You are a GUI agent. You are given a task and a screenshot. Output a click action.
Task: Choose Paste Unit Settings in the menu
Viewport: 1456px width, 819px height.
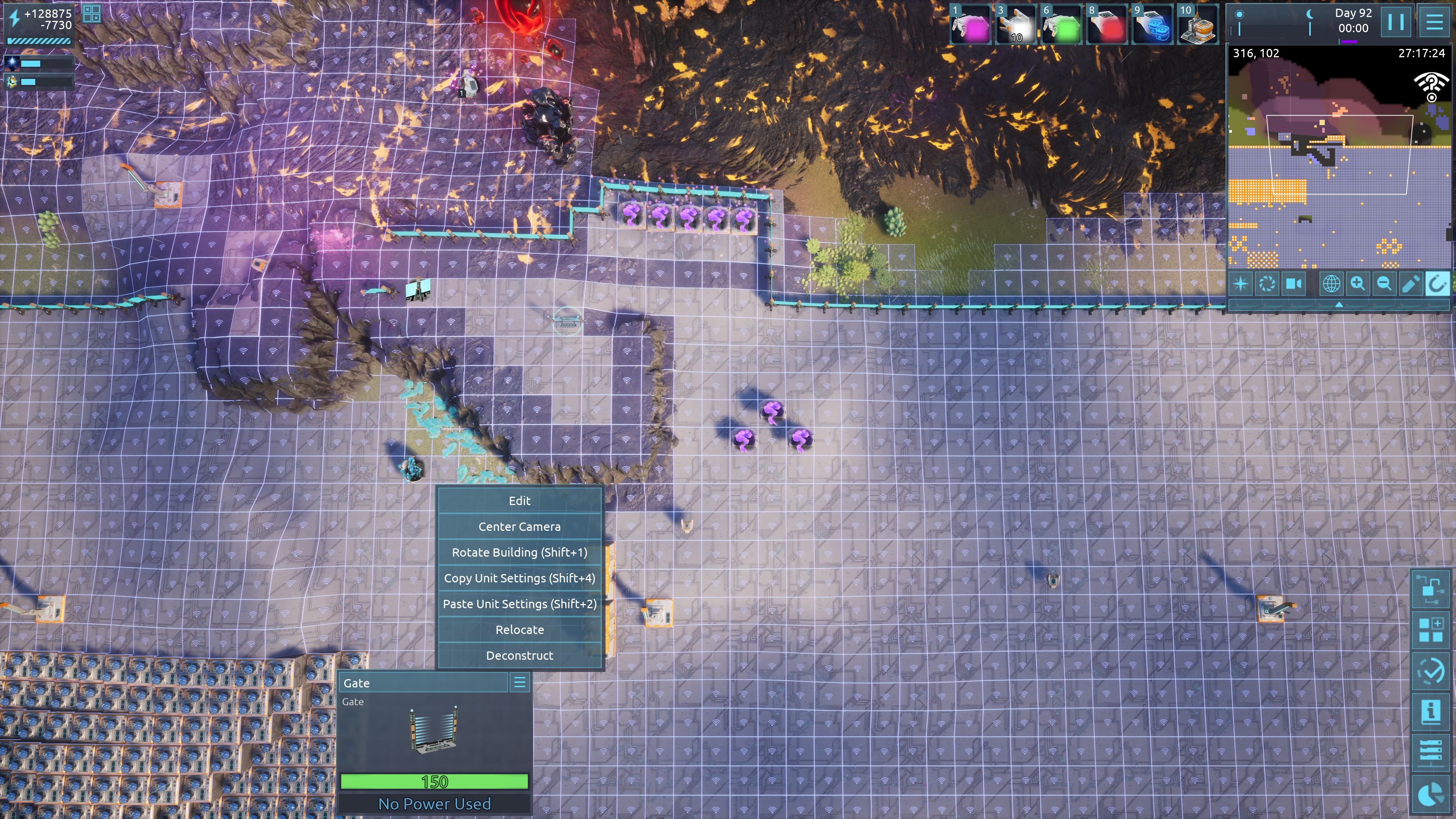[519, 604]
